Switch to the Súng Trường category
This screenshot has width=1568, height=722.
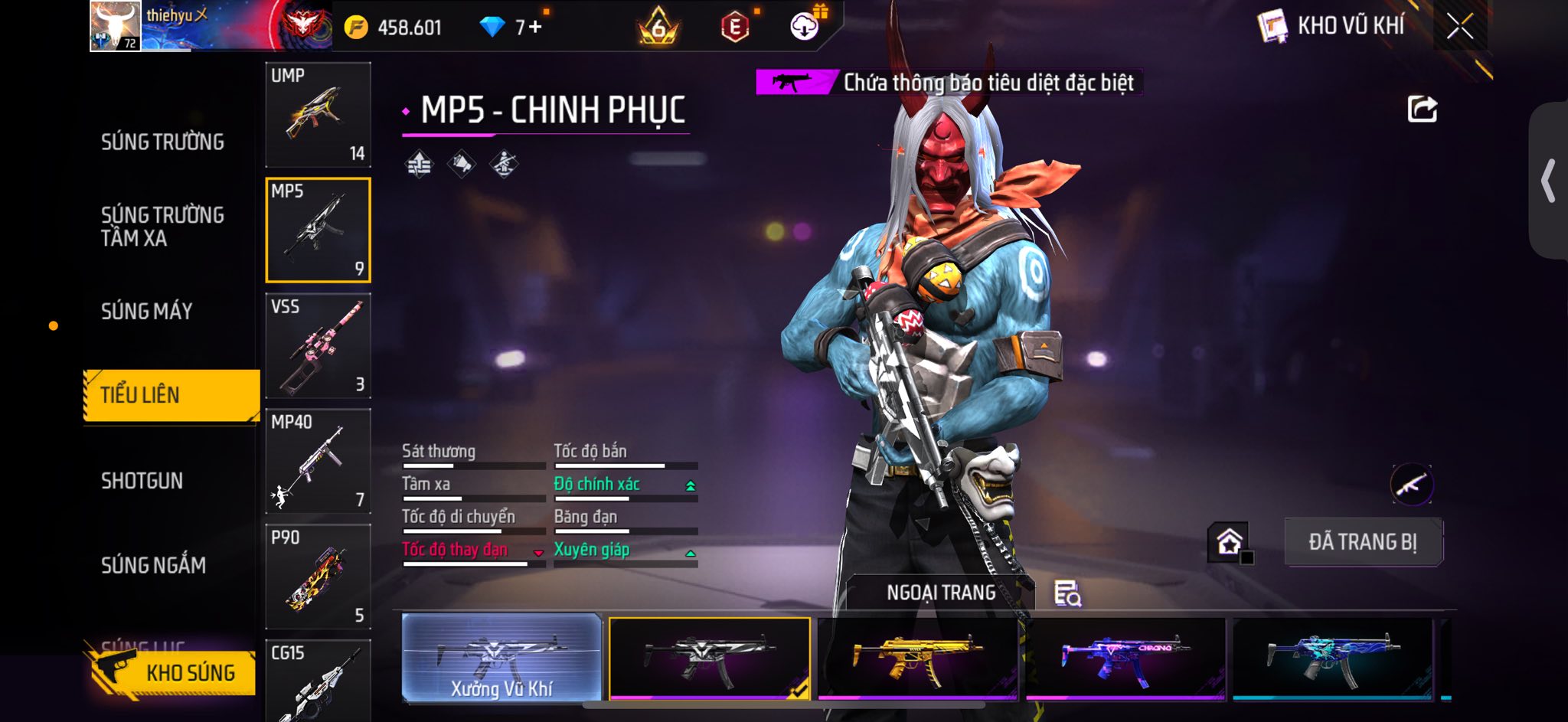tap(162, 142)
